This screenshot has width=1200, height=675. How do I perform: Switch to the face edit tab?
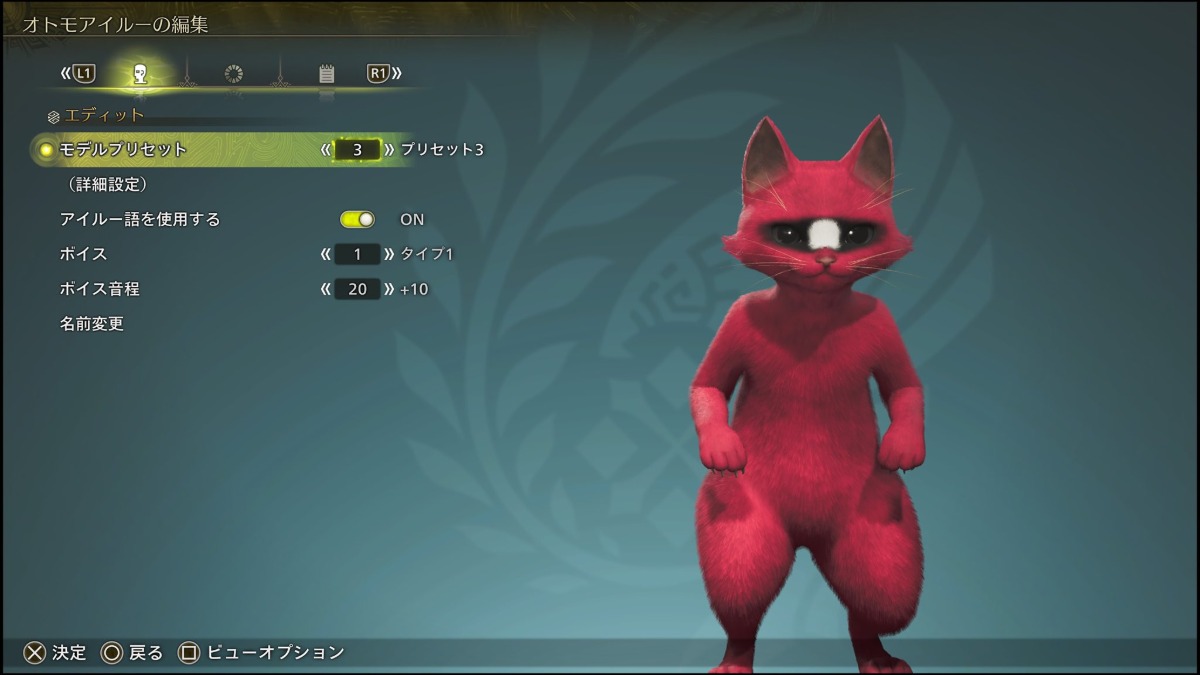(x=141, y=74)
